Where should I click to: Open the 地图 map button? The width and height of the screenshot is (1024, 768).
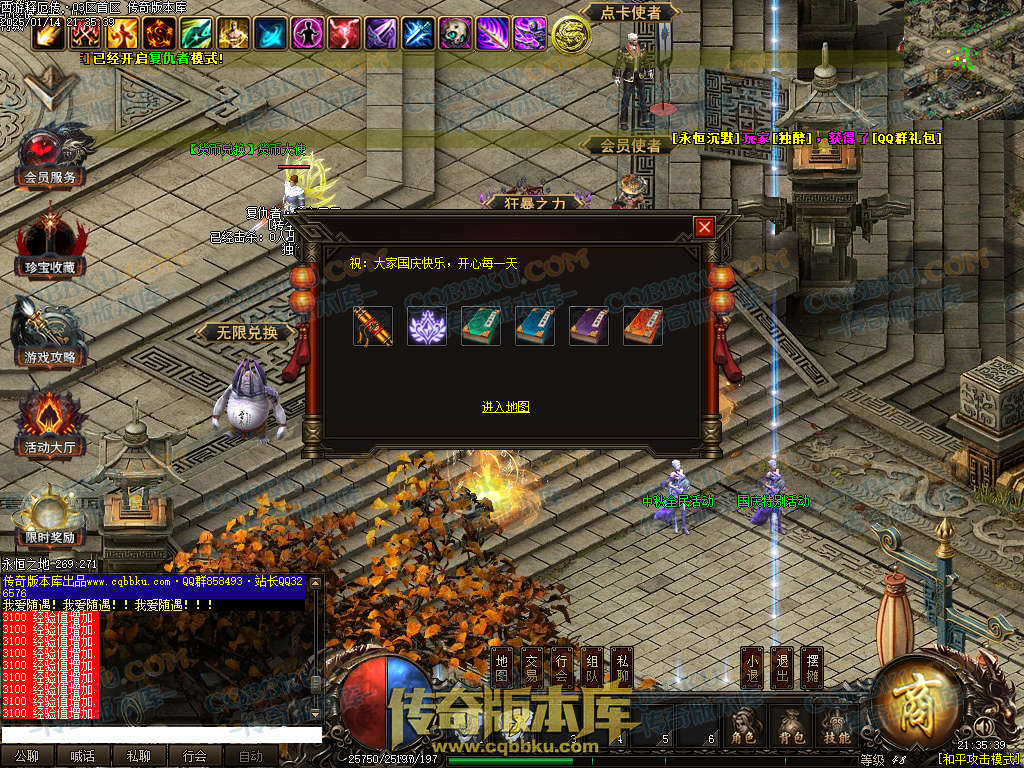tap(502, 669)
